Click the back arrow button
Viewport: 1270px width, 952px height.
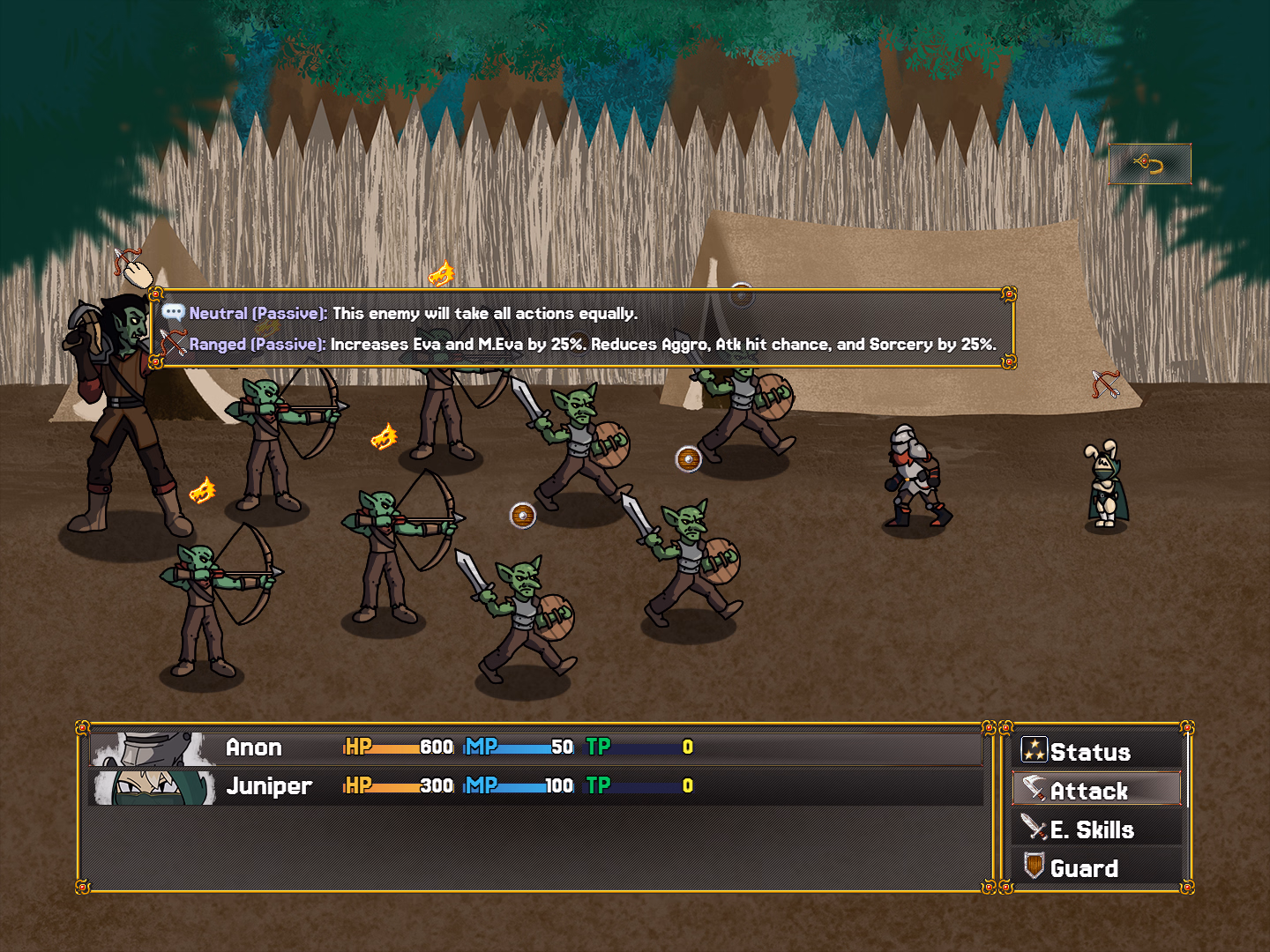coord(1149,164)
